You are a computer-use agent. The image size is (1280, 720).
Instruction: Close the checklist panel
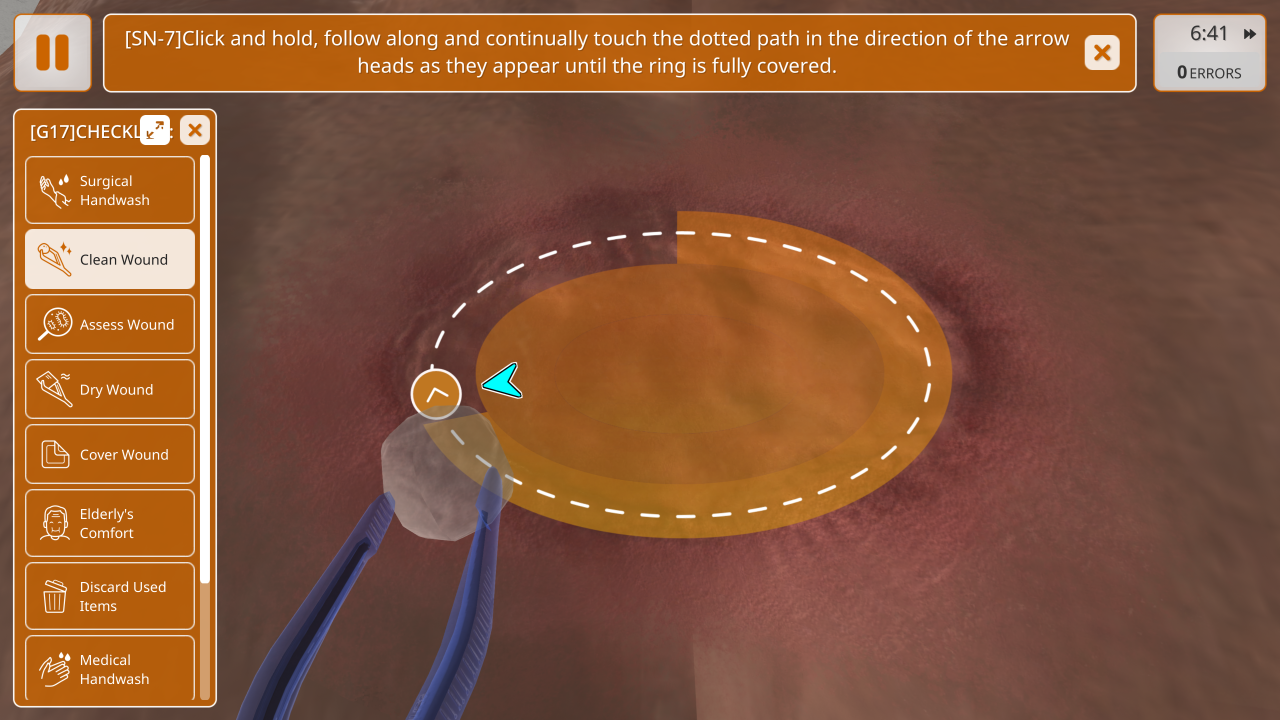click(195, 130)
